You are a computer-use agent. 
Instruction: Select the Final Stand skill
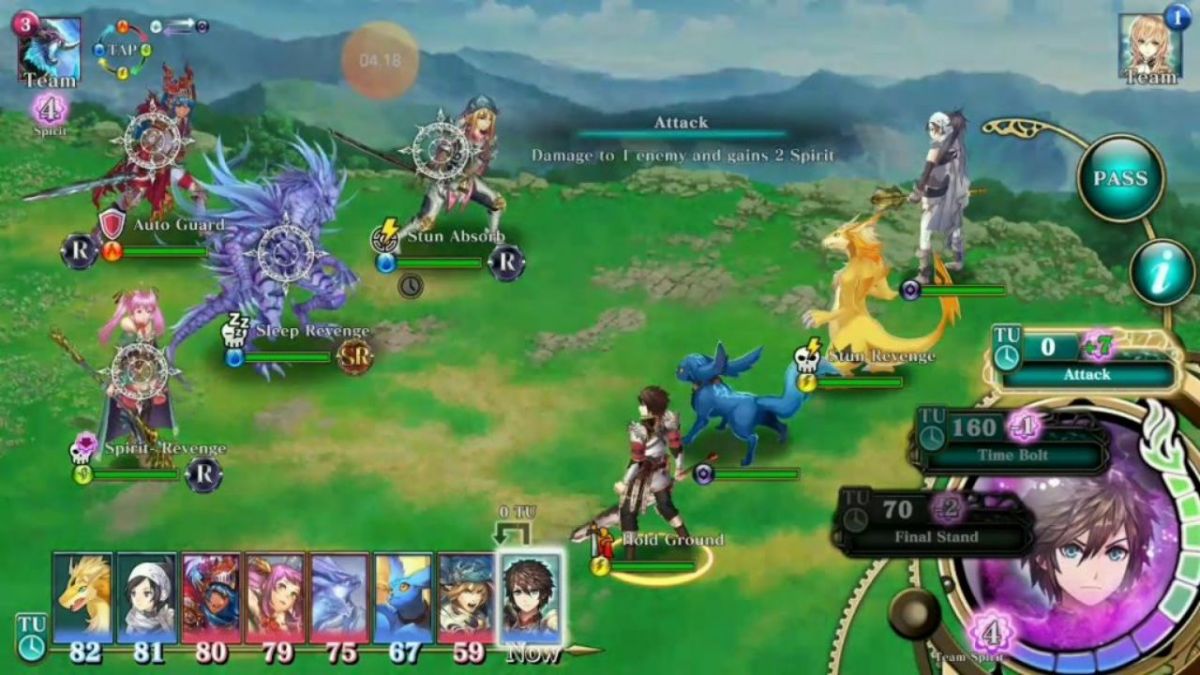point(934,522)
